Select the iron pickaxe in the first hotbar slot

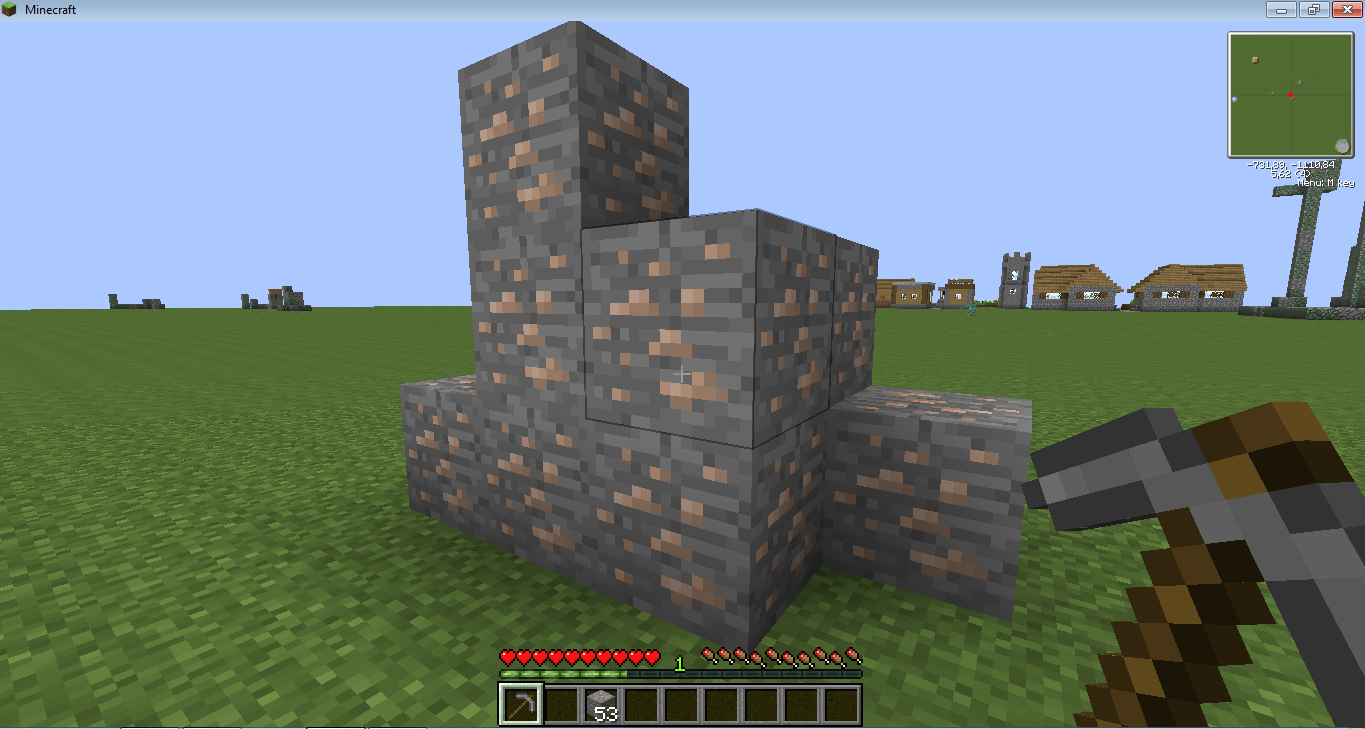(519, 705)
